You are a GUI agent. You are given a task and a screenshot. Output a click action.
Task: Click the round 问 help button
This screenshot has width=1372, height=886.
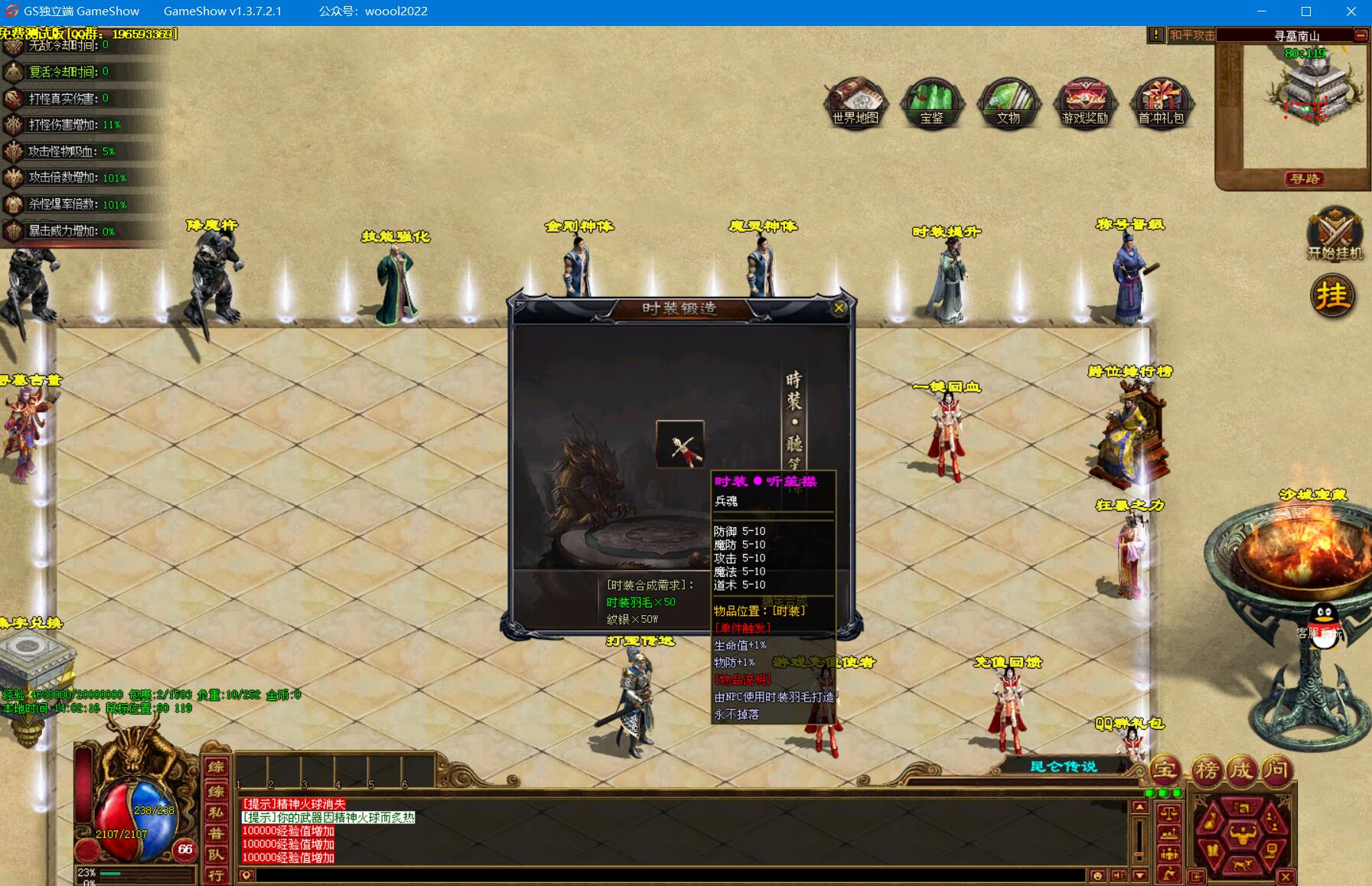1276,770
